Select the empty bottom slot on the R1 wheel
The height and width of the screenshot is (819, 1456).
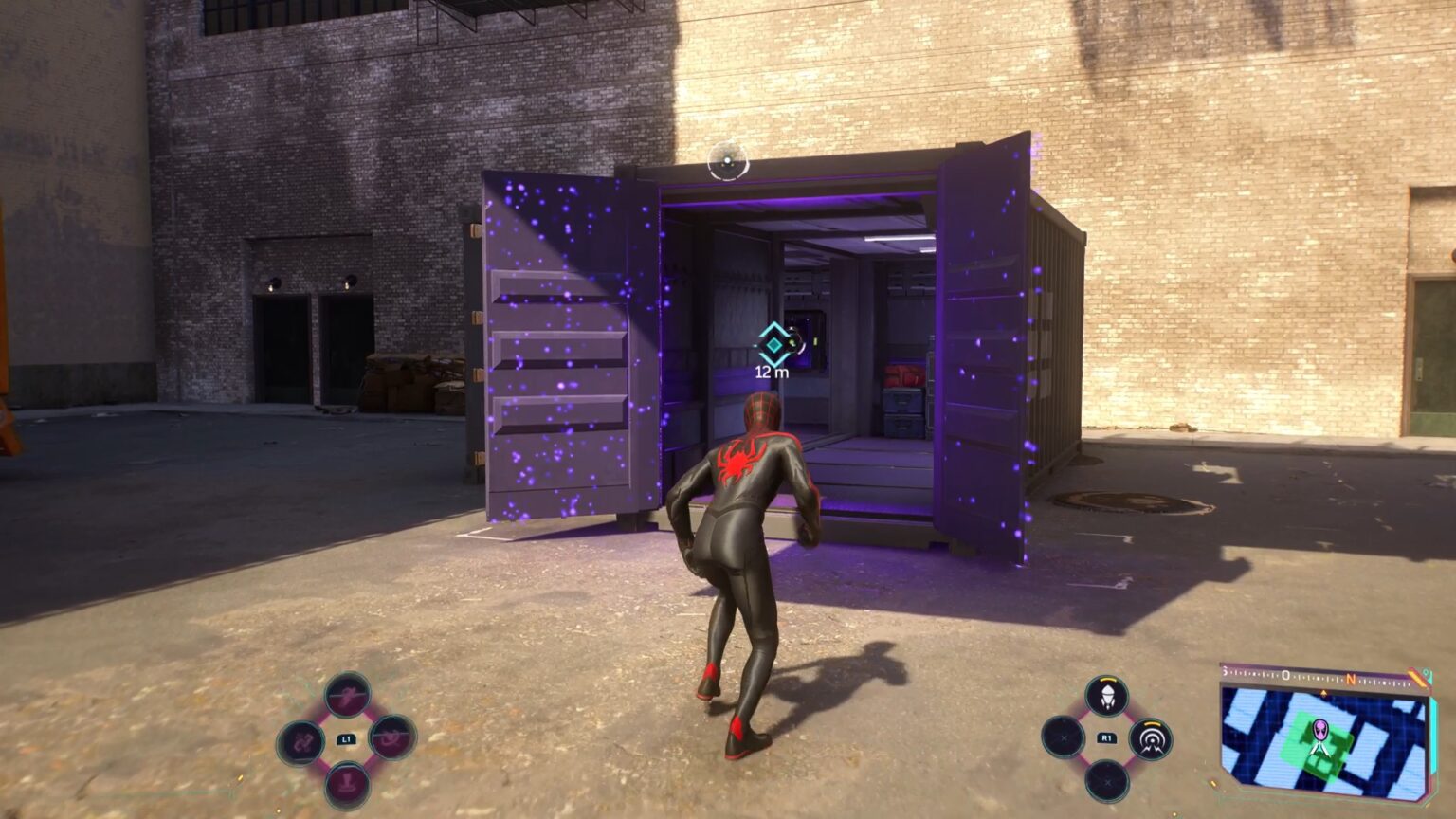(x=1108, y=782)
